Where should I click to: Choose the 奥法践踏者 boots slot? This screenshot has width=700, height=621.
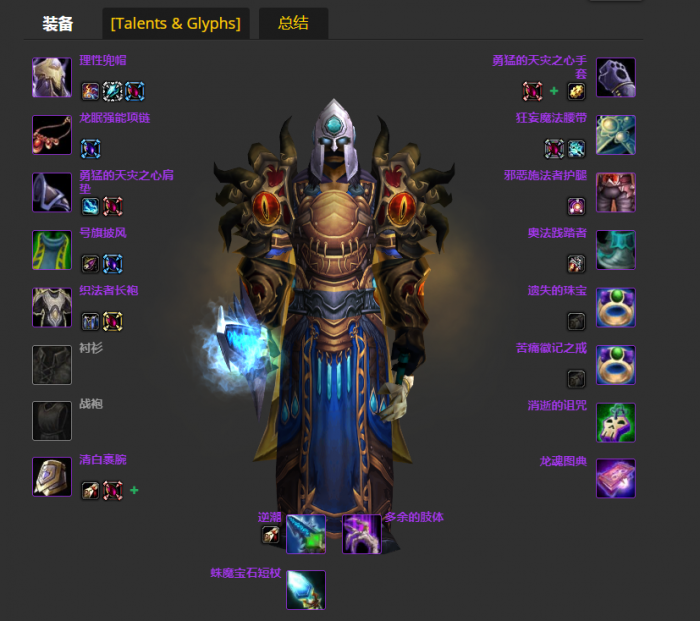click(x=616, y=250)
